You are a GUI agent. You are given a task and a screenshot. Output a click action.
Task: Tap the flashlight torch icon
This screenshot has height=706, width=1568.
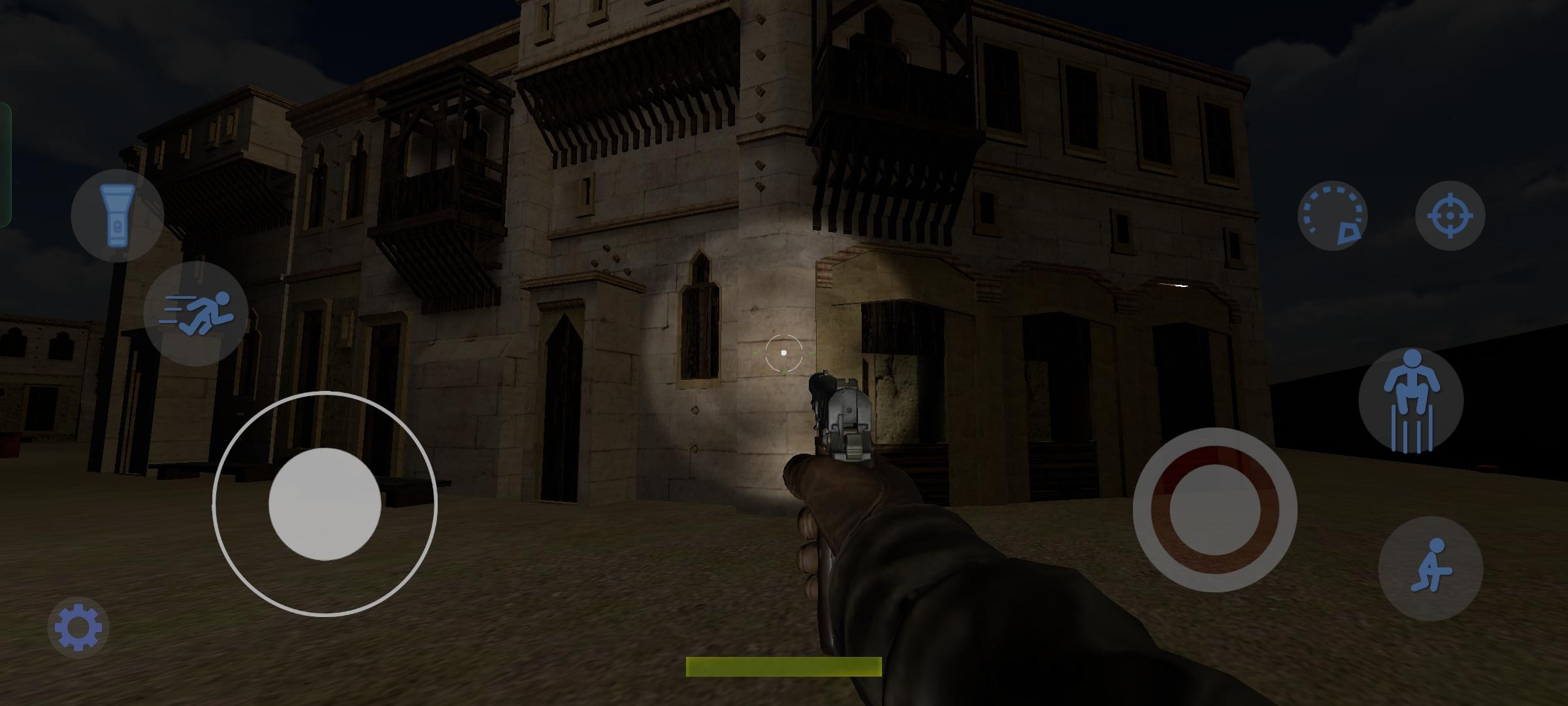pyautogui.click(x=118, y=216)
